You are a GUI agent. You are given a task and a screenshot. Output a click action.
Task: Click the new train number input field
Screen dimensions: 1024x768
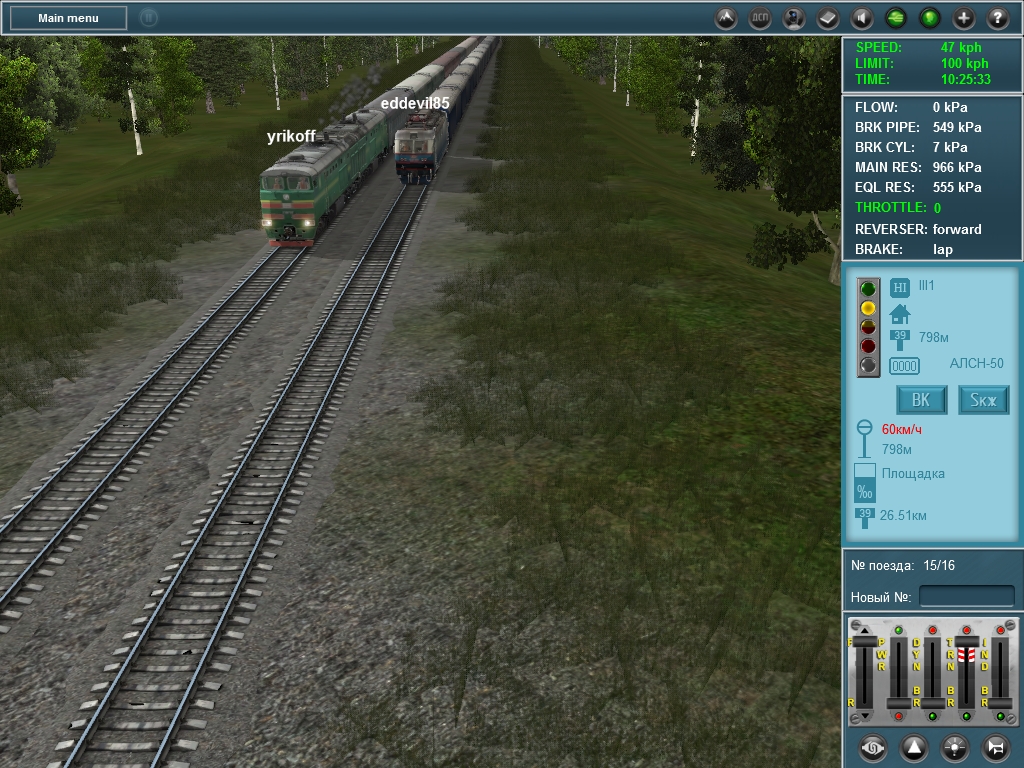(x=966, y=597)
